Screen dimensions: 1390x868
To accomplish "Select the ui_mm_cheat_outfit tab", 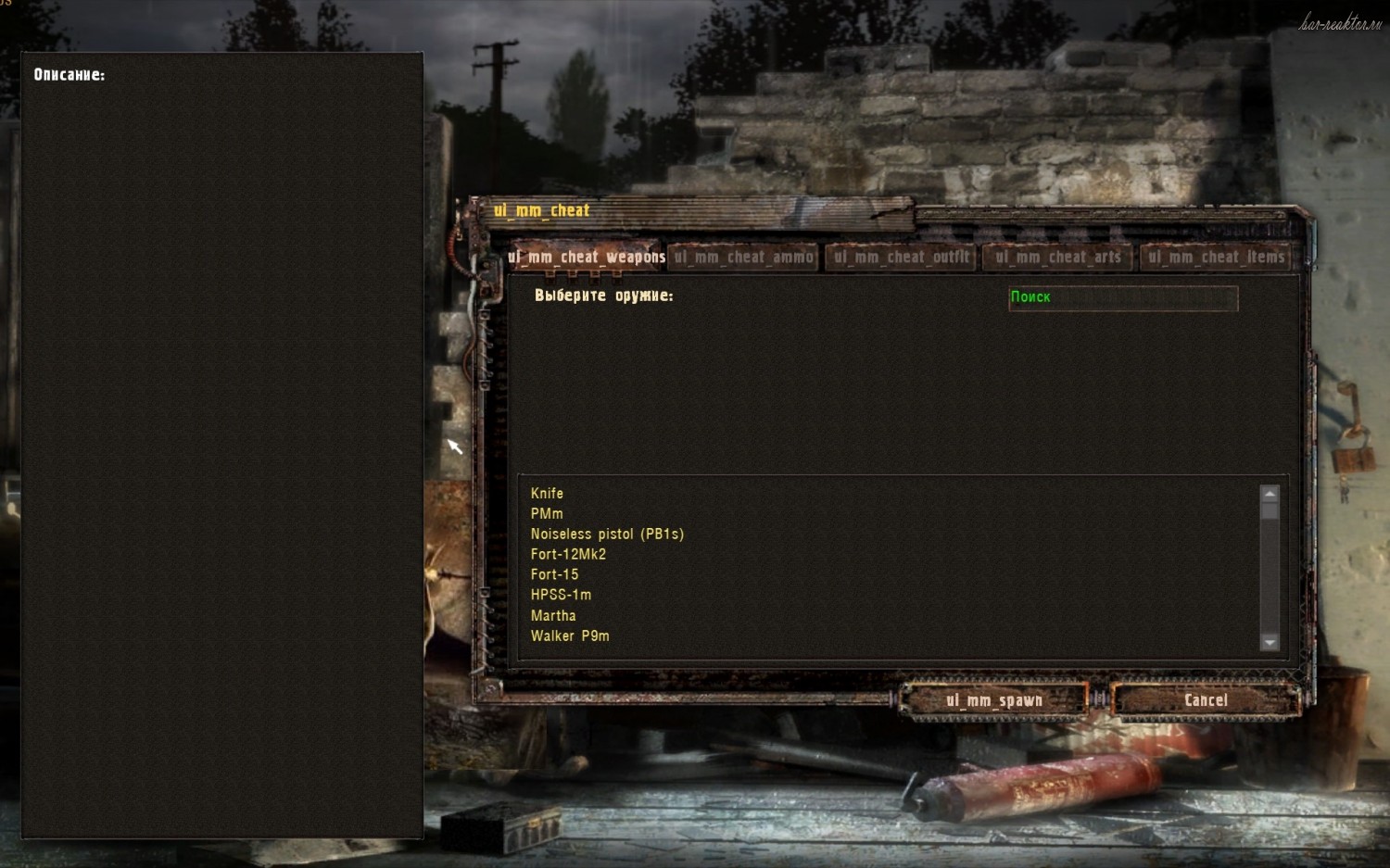I will click(901, 257).
